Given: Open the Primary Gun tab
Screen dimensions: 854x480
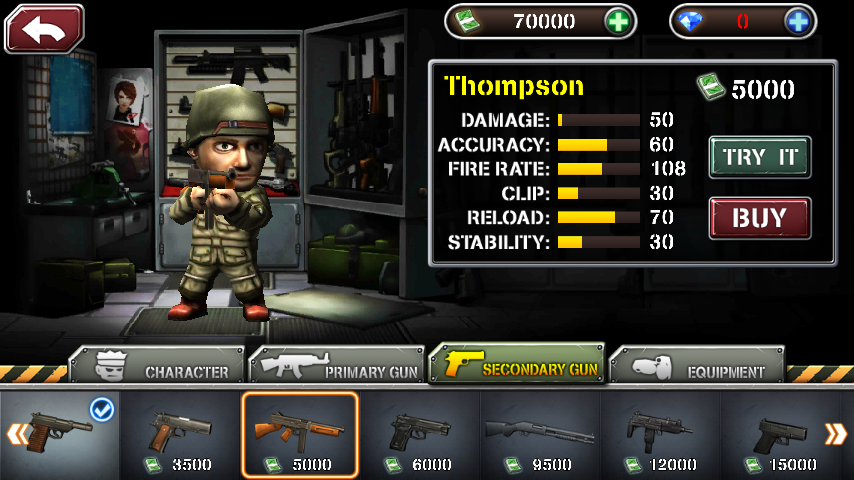Looking at the screenshot, I should tap(338, 367).
